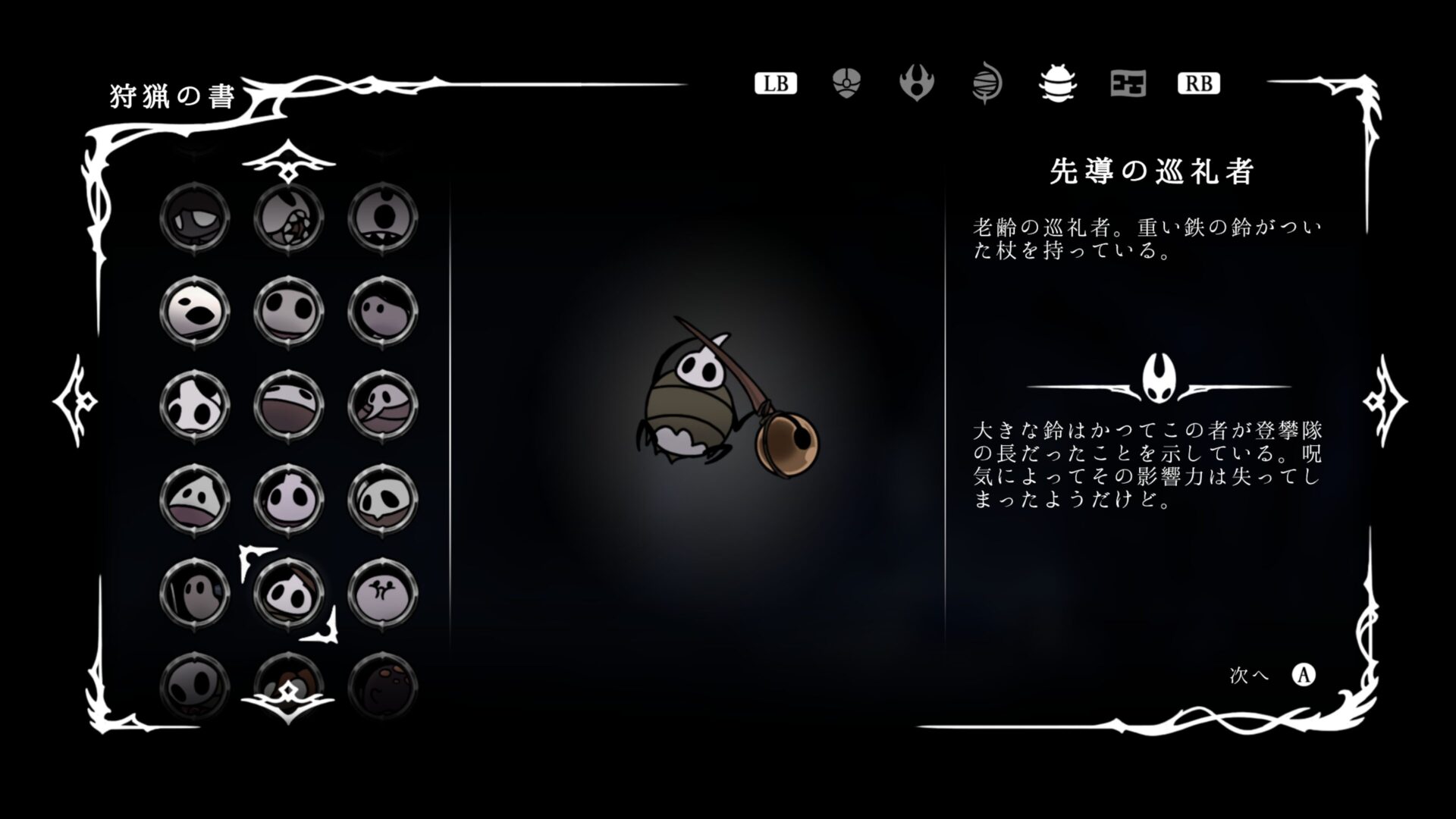Click the upward ornament above the enemy grid
Image resolution: width=1456 pixels, height=819 pixels.
click(x=288, y=162)
